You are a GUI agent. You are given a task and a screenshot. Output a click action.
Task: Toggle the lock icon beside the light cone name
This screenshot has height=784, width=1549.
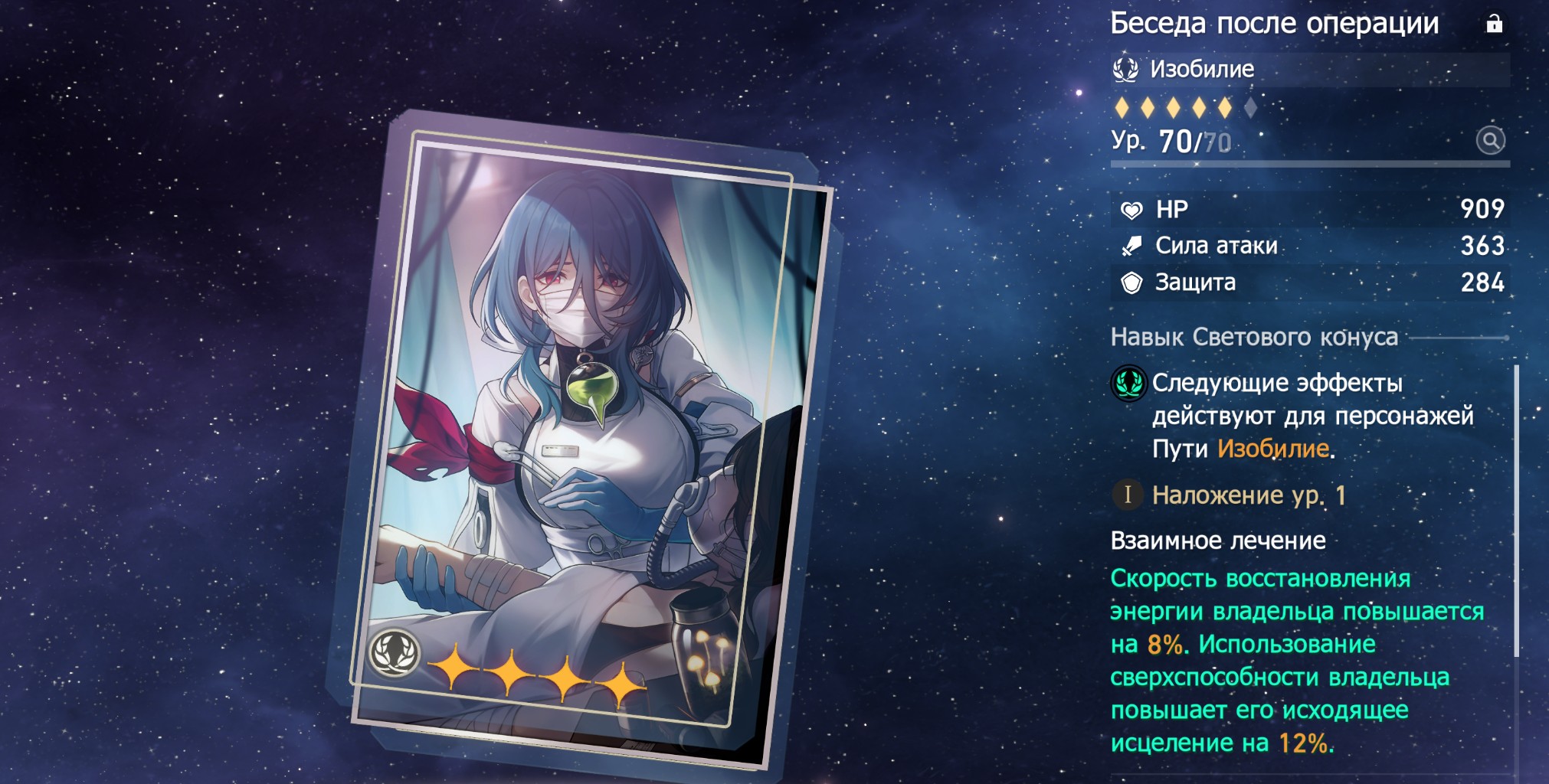pyautogui.click(x=1494, y=24)
